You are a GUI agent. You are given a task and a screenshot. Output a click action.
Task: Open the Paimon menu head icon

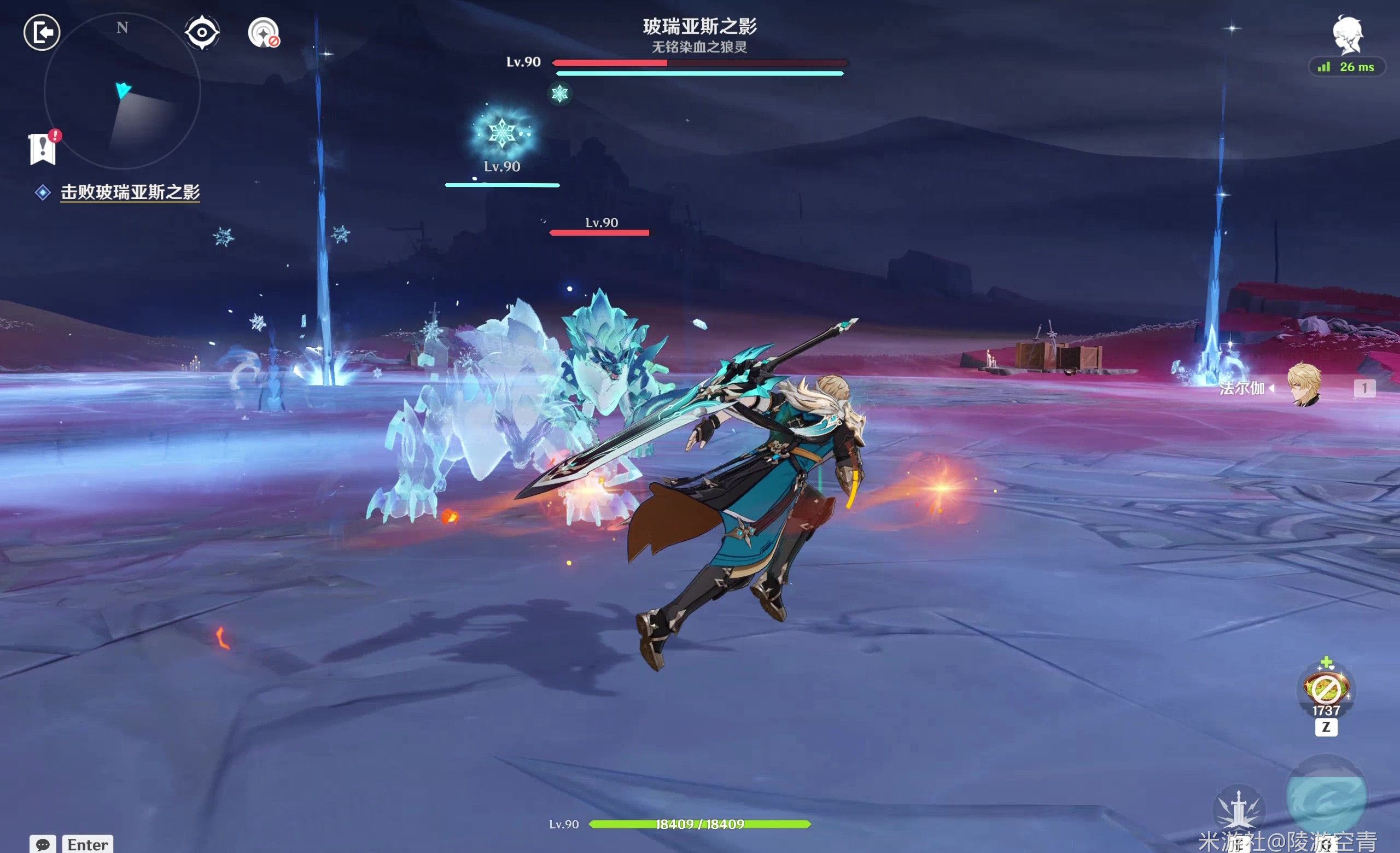point(1347,35)
